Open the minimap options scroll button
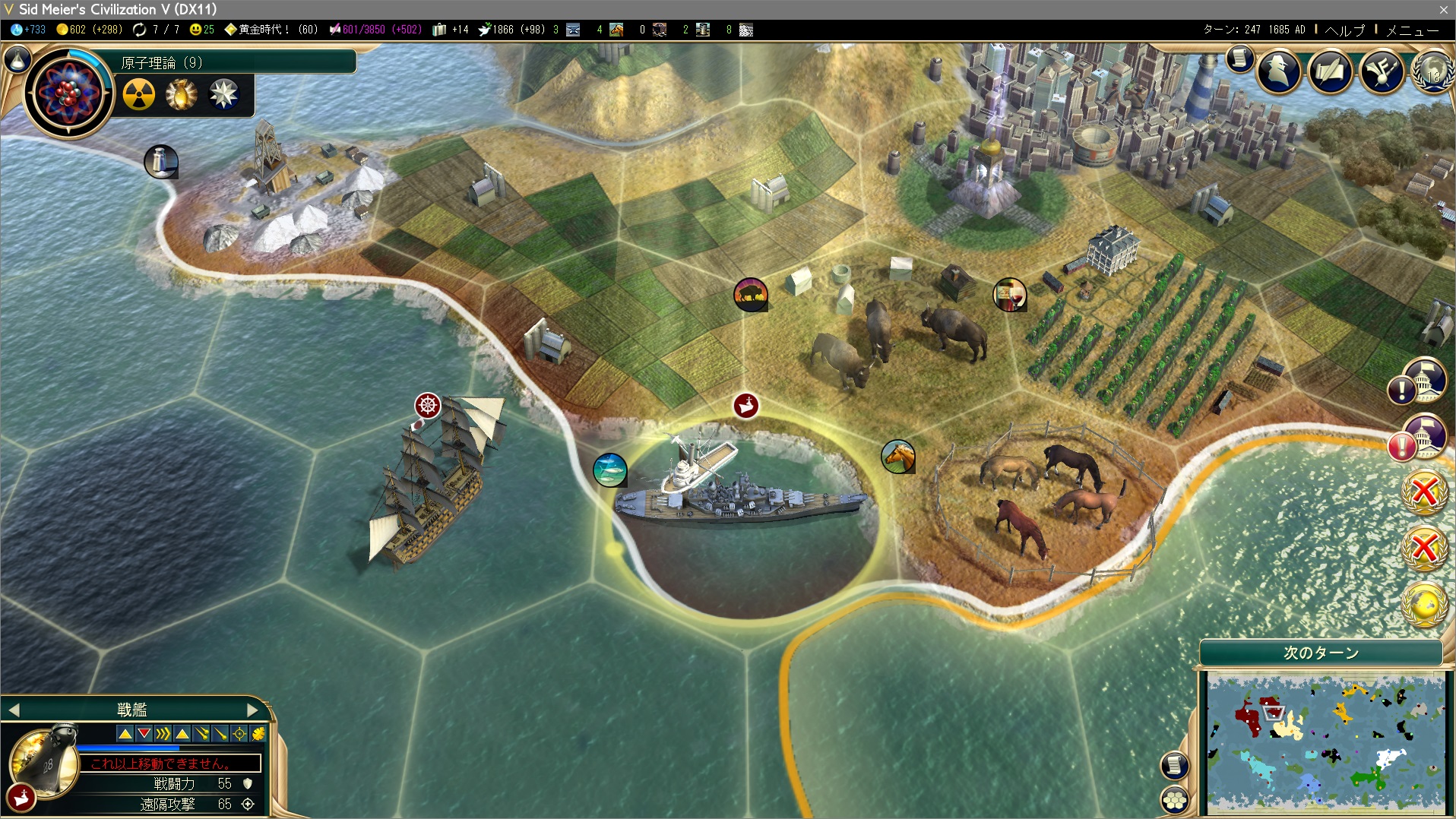The height and width of the screenshot is (819, 1456). (x=1175, y=764)
